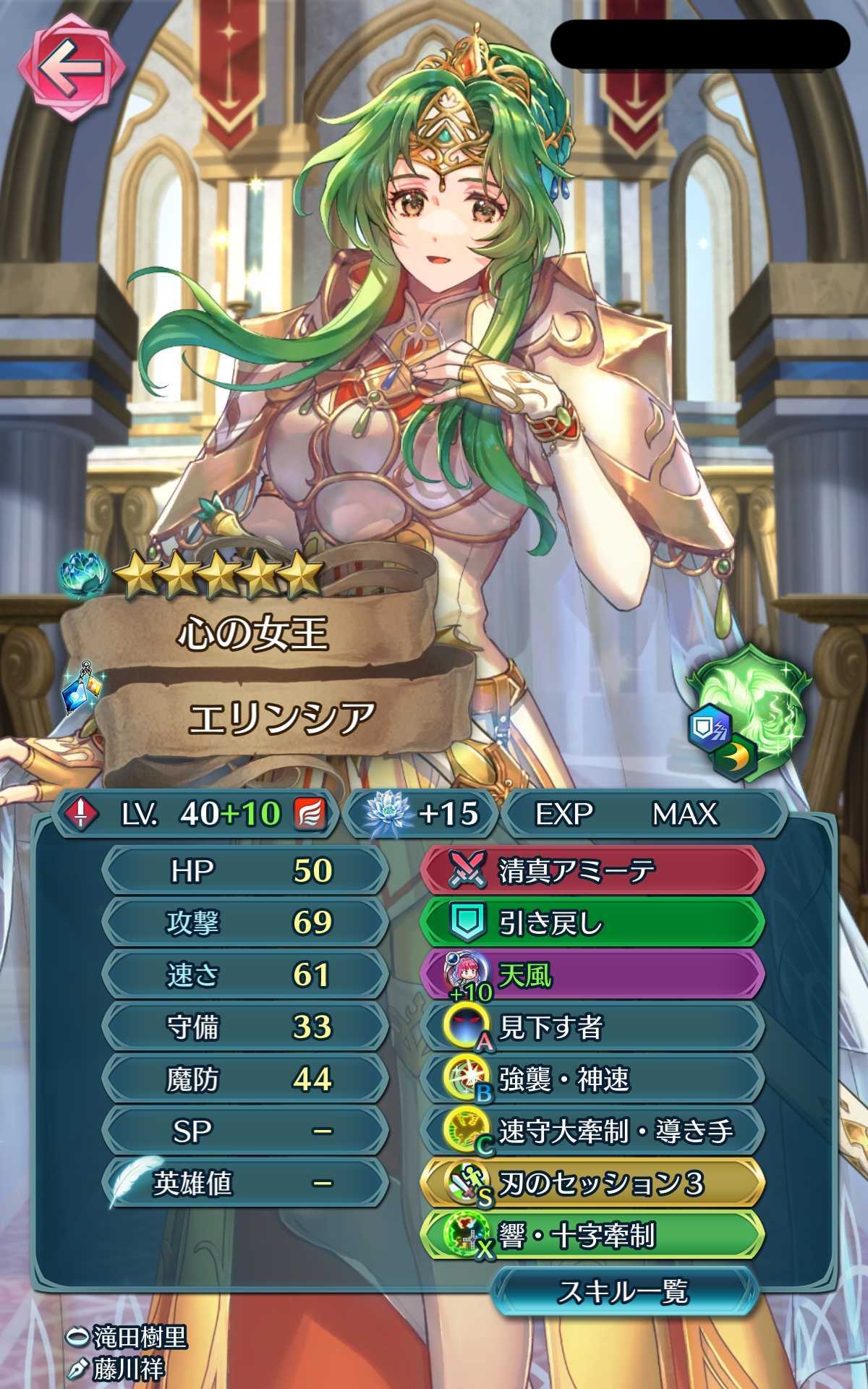Image resolution: width=868 pixels, height=1389 pixels.
Task: Show details for 見下す者 A skill
Action: [592, 1027]
